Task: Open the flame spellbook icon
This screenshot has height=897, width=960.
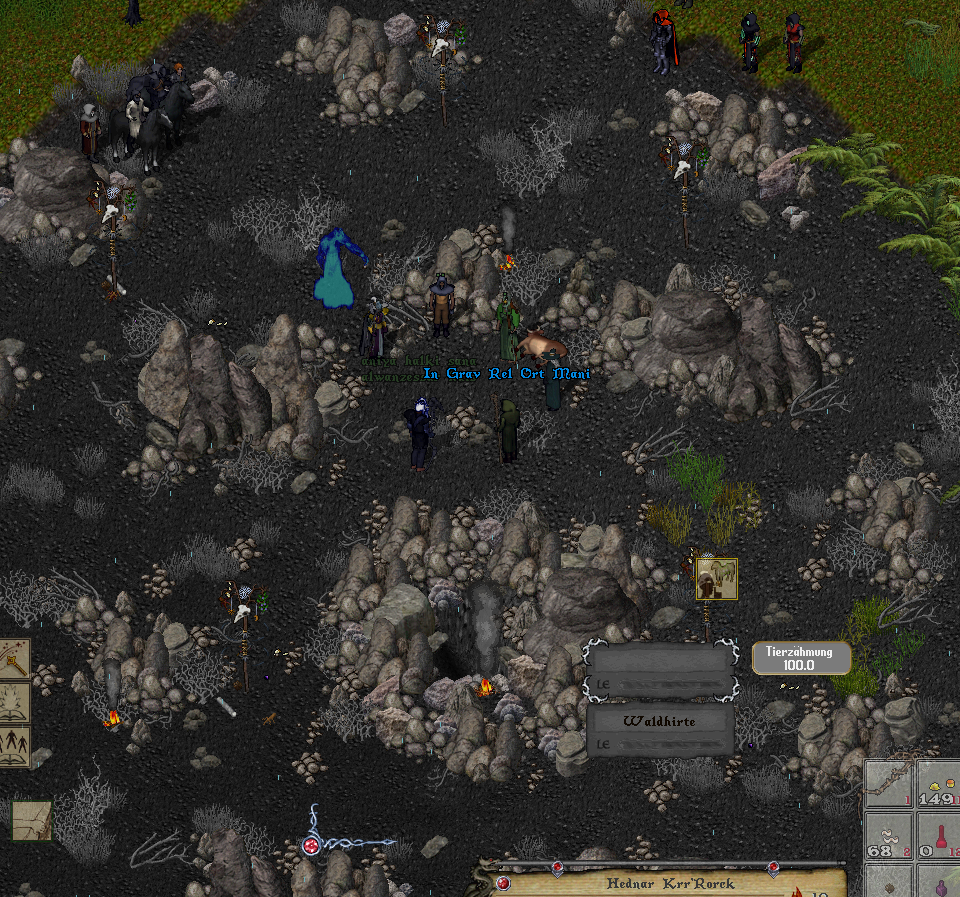Action: coord(14,702)
